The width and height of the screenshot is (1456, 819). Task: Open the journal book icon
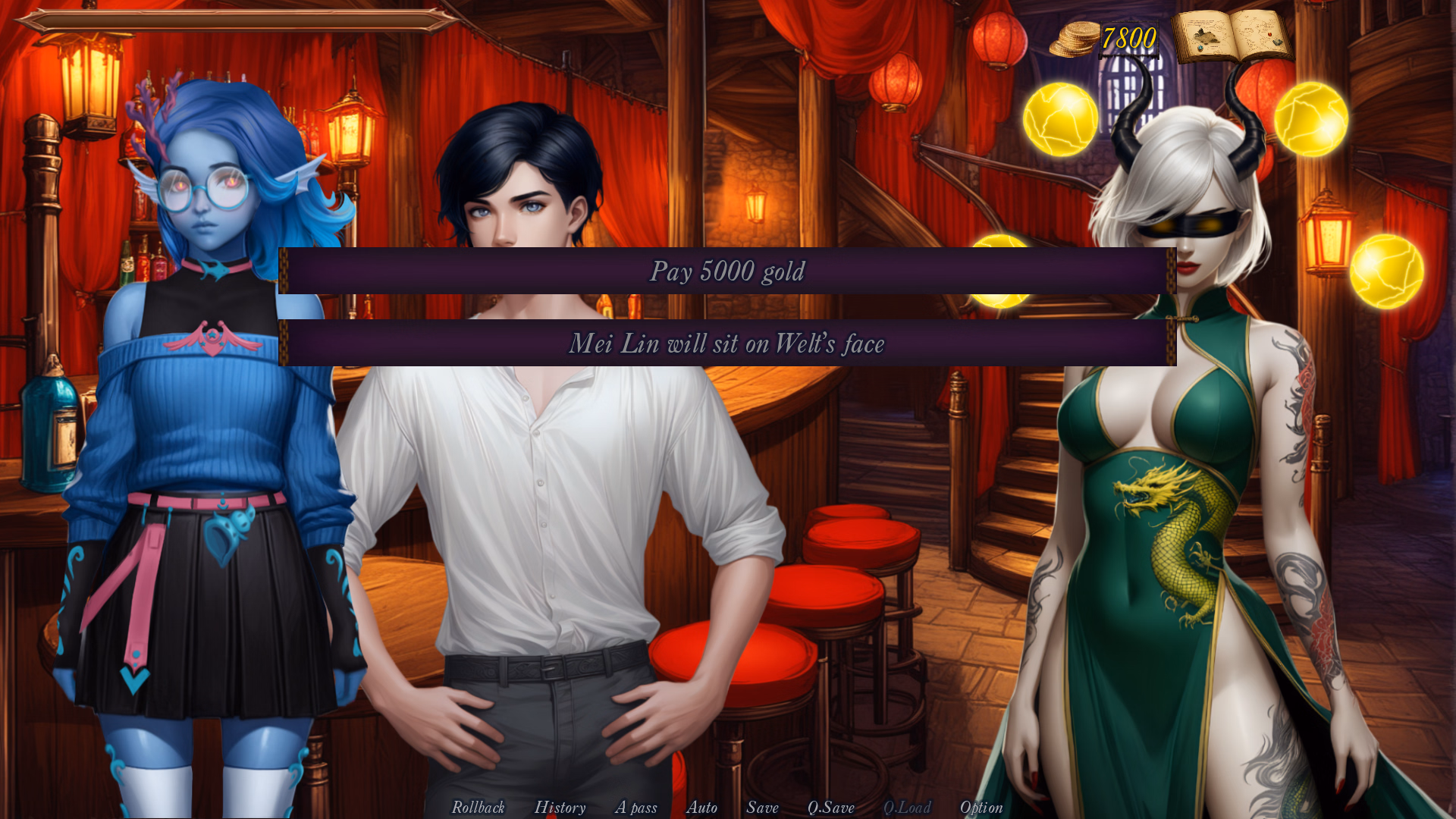point(1232,36)
